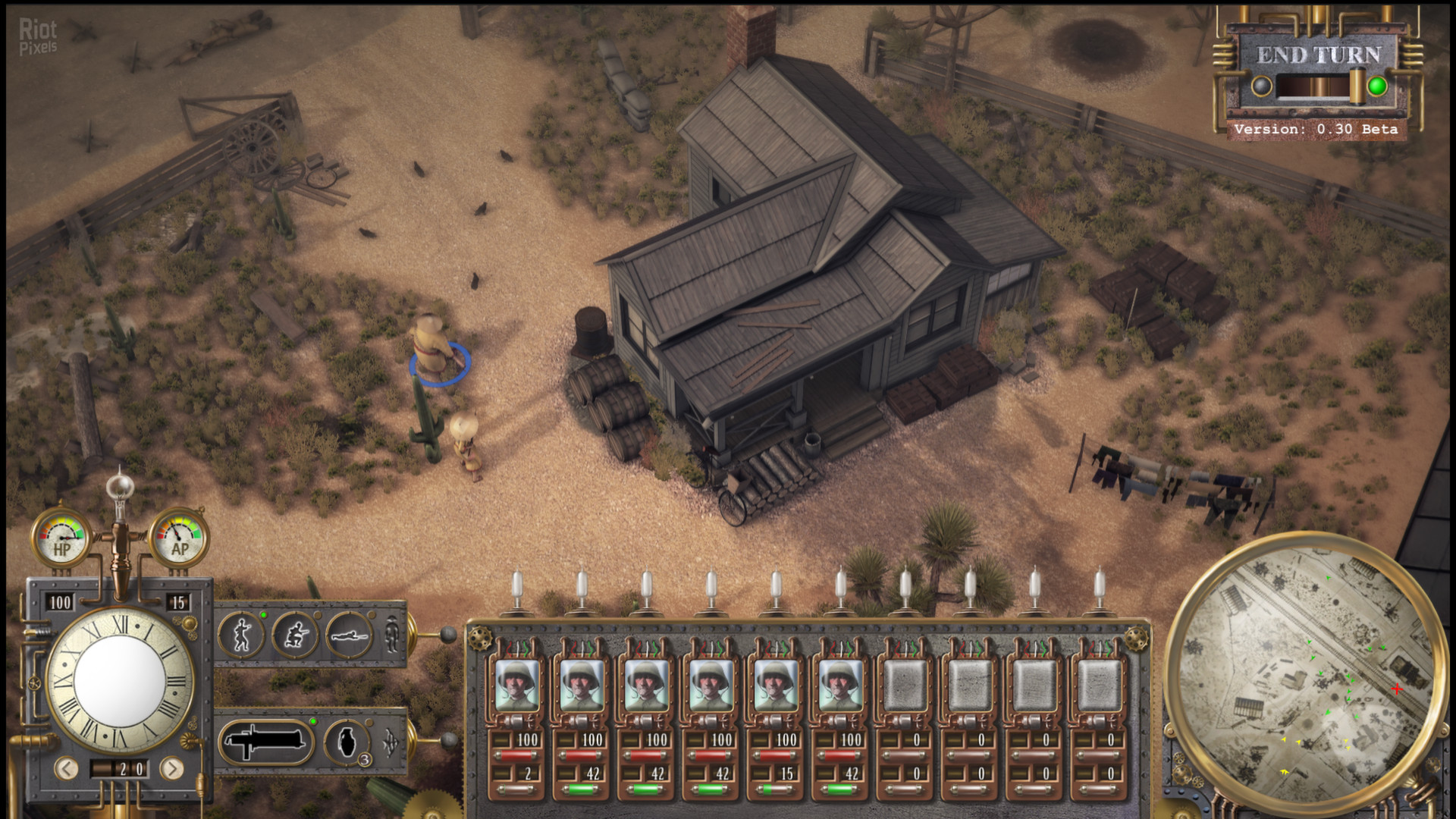Set soldier to kneeling stance
The height and width of the screenshot is (819, 1456).
tap(296, 635)
